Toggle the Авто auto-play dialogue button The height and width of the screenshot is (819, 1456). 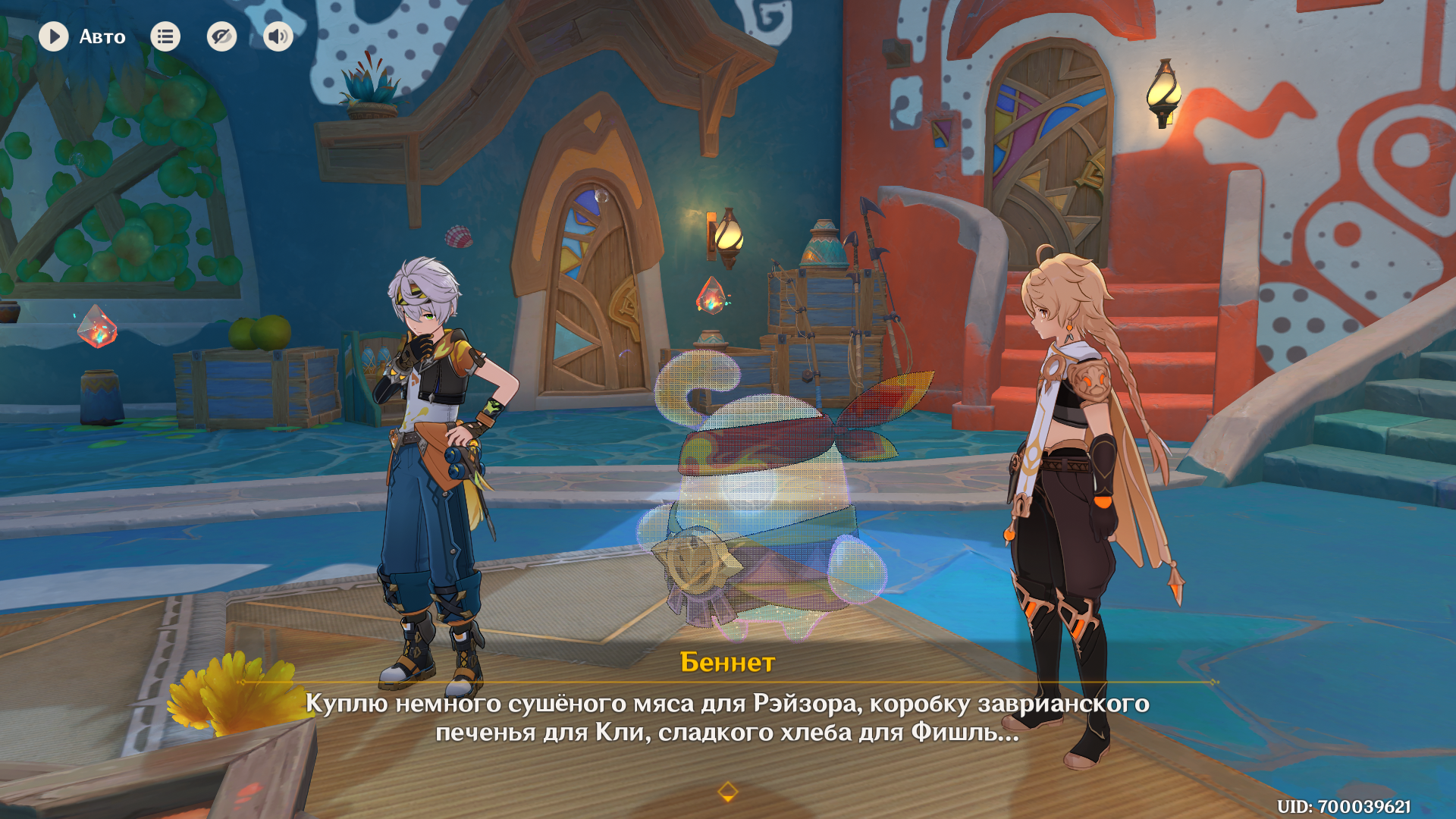(x=54, y=36)
